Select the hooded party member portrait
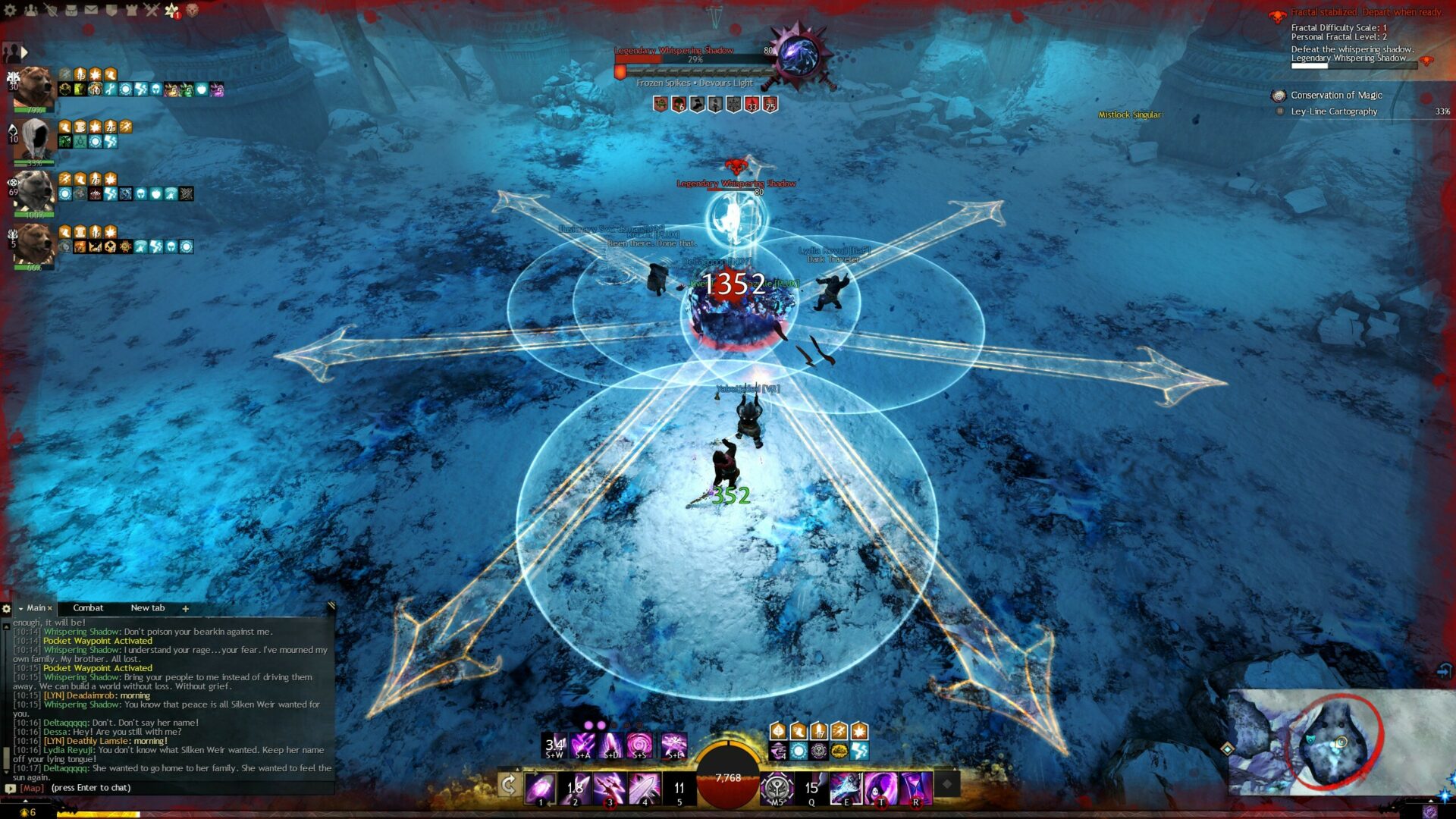Viewport: 1456px width, 819px height. tap(34, 140)
